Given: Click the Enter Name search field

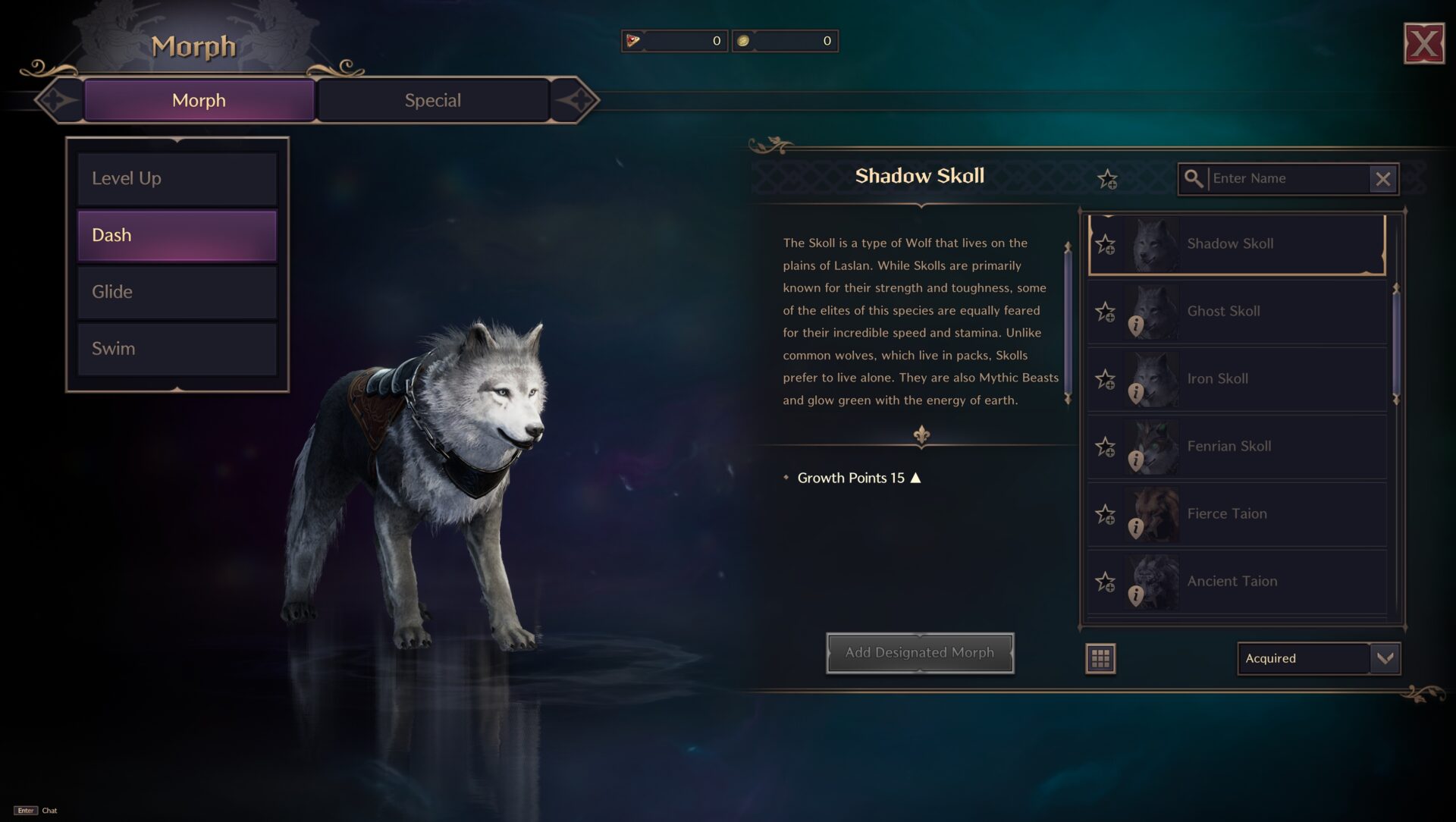Looking at the screenshot, I should [1289, 179].
